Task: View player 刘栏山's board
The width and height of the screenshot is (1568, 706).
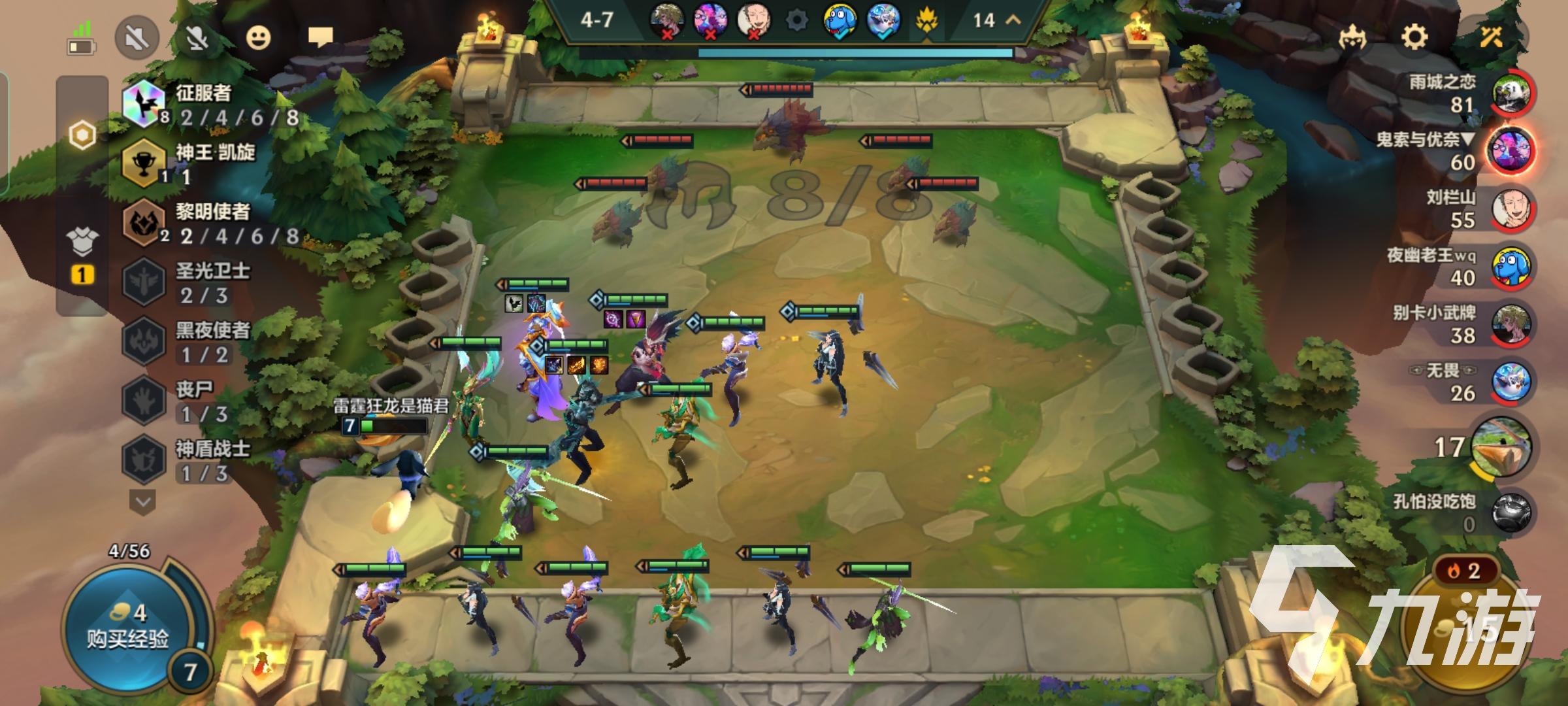Action: [x=1511, y=209]
